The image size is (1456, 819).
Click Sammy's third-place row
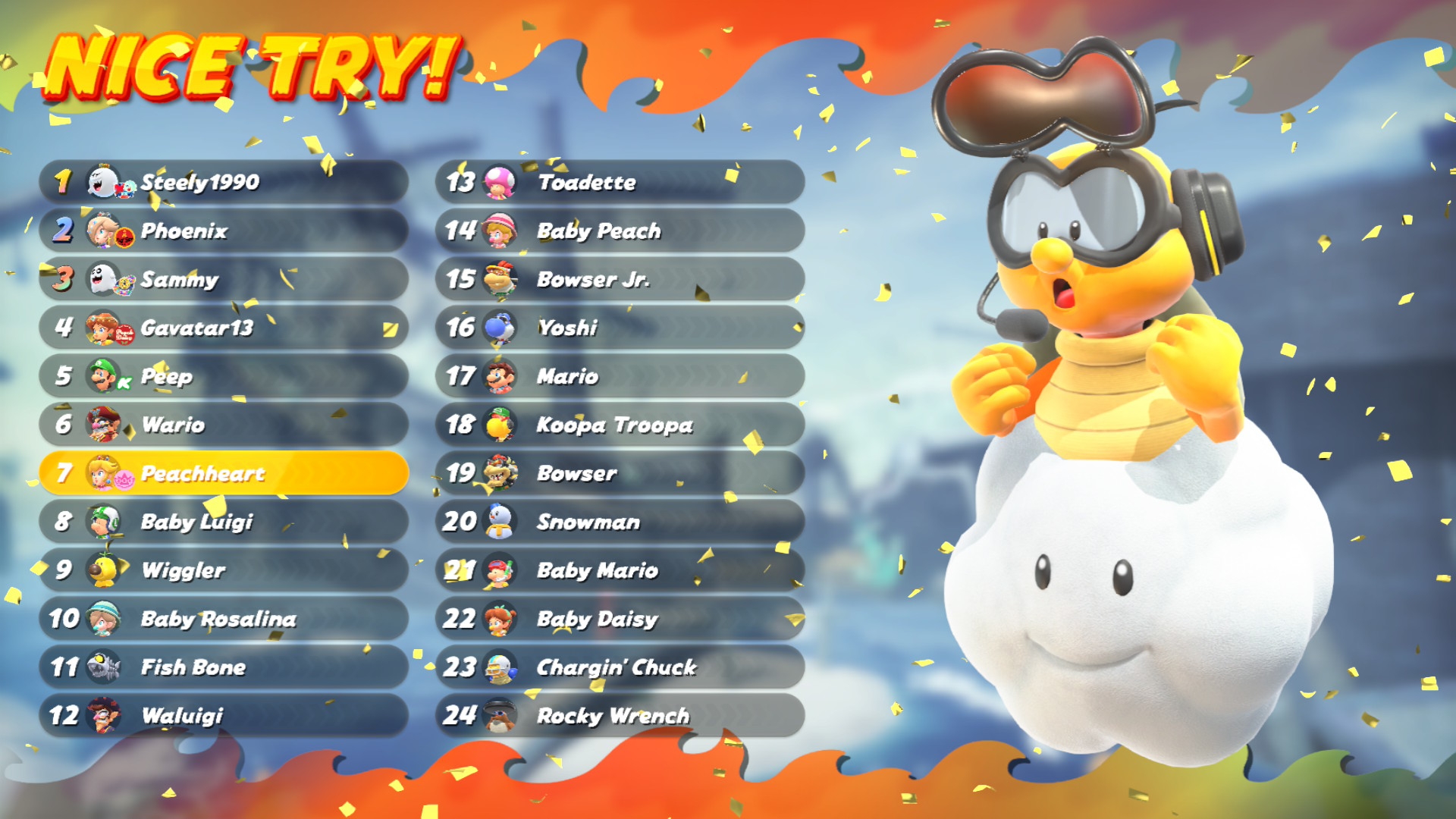pos(224,279)
